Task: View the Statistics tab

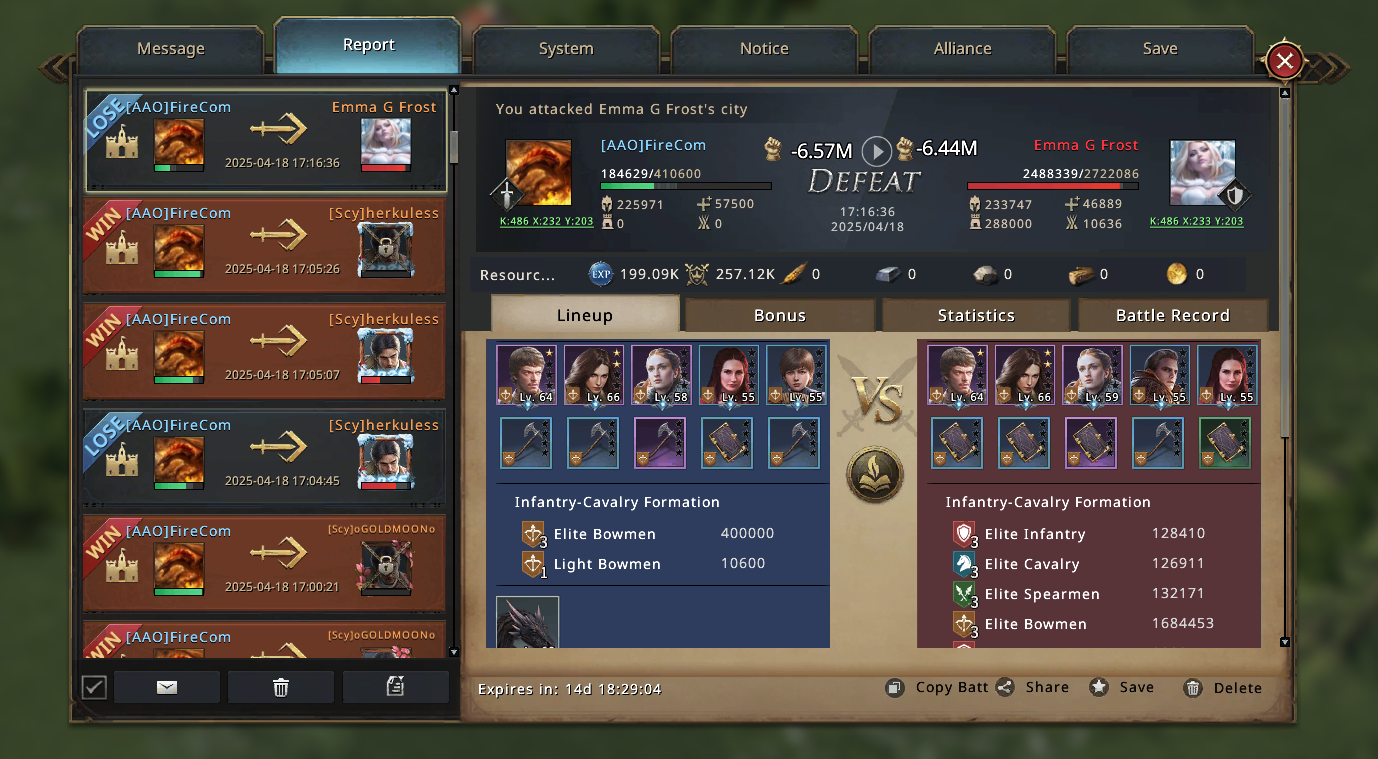Action: point(976,315)
